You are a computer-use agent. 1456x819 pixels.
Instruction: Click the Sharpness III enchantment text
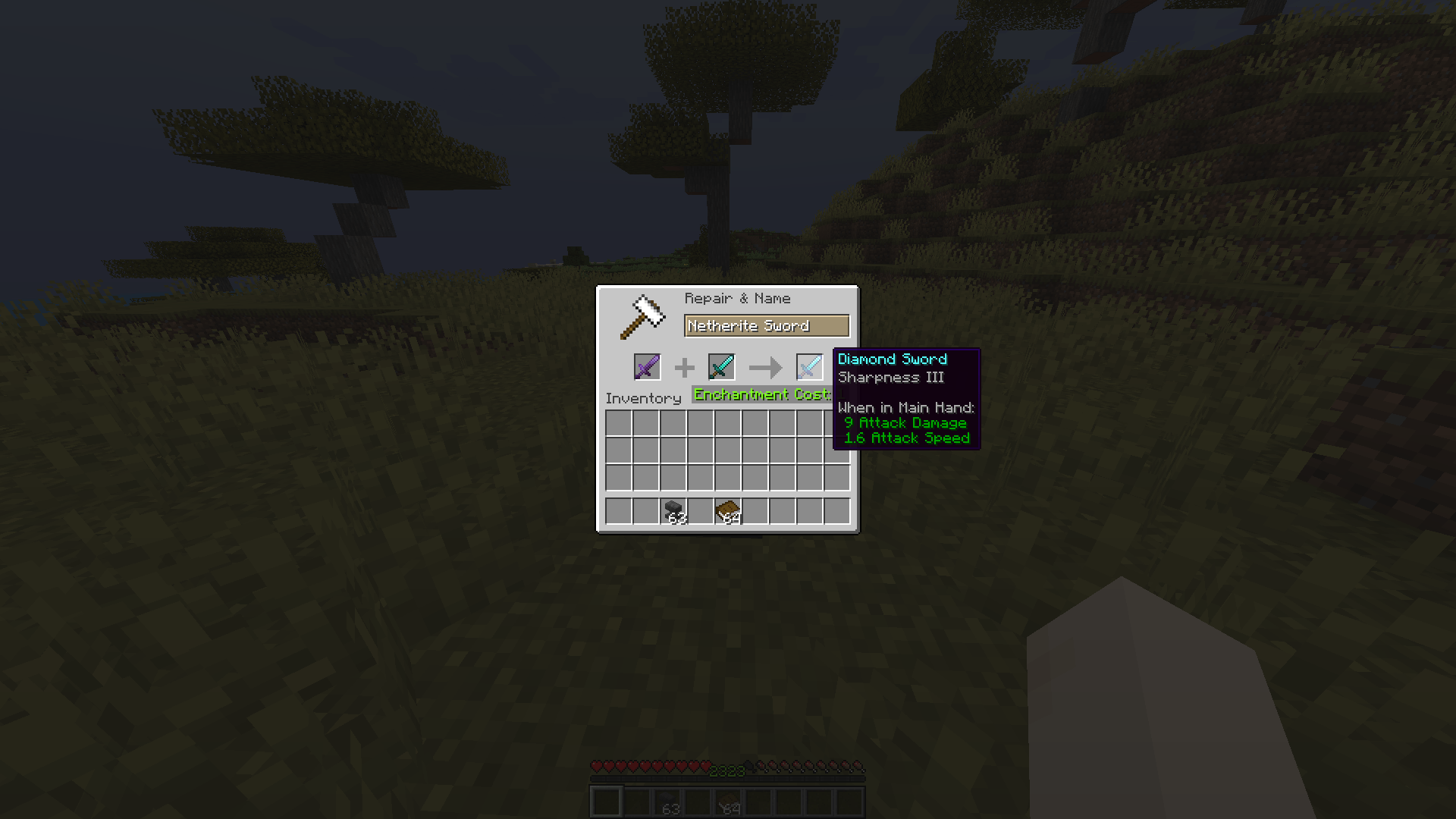[891, 377]
